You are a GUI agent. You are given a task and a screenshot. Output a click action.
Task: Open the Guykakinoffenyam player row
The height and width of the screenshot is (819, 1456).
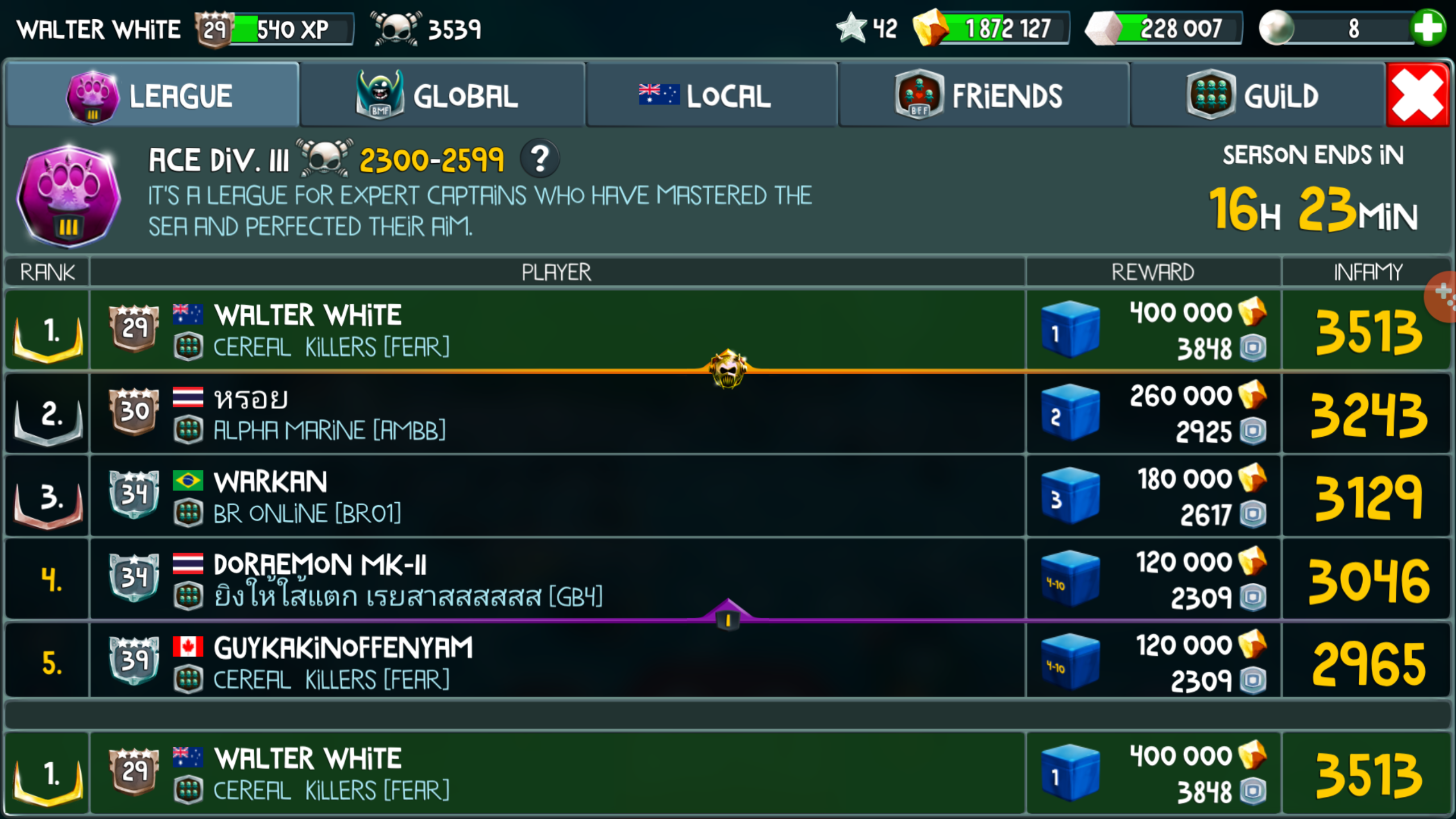557,663
